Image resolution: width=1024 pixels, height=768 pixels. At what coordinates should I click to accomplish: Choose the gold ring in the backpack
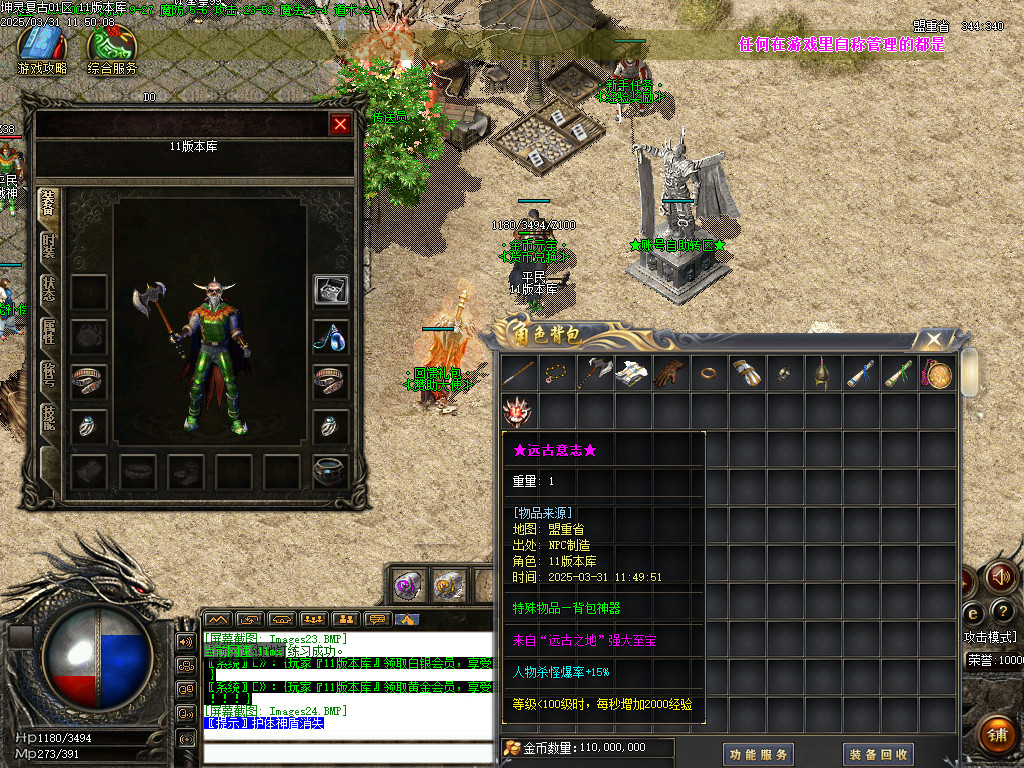point(709,374)
